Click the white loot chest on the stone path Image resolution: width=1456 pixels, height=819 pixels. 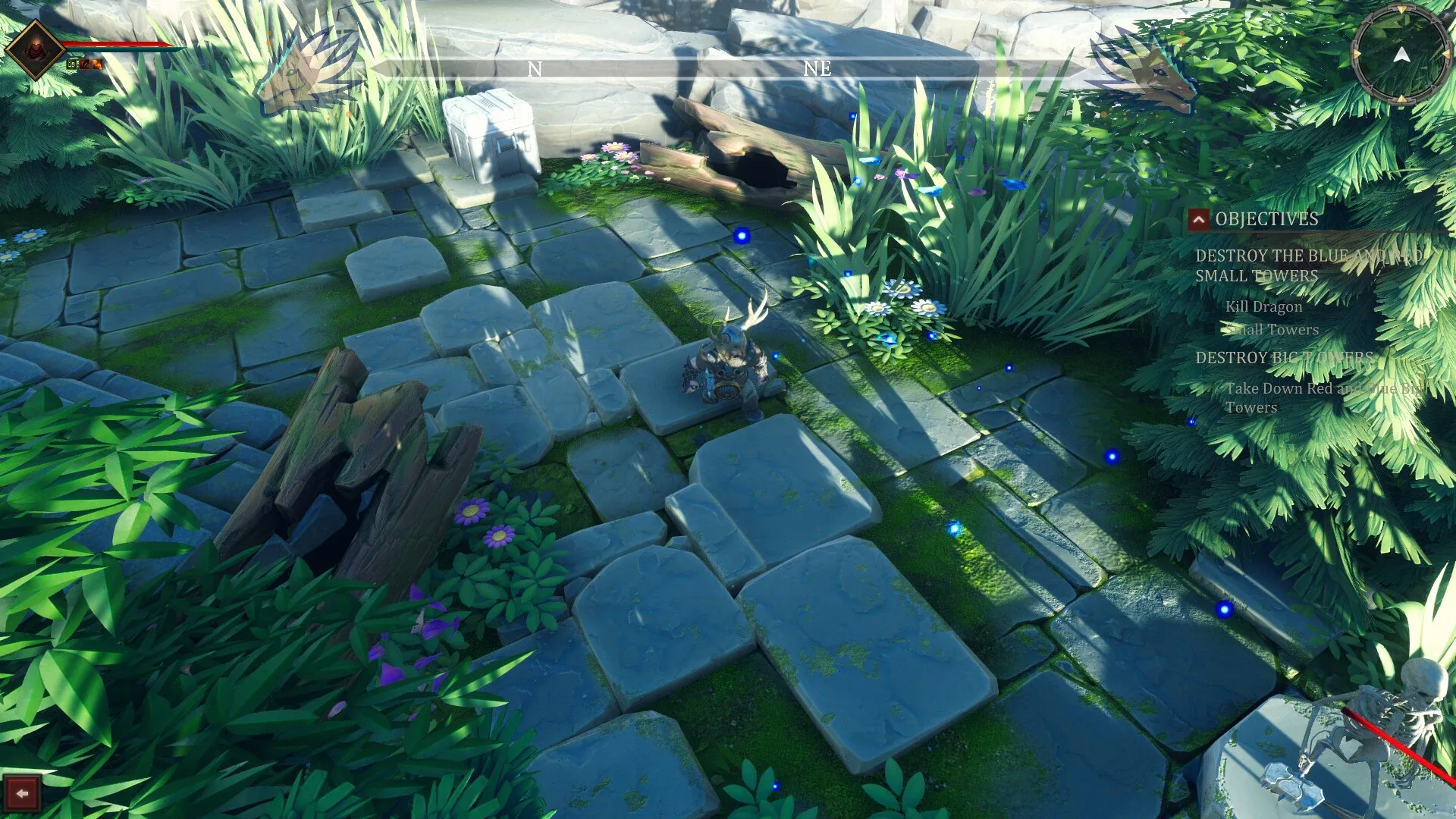pyautogui.click(x=491, y=136)
